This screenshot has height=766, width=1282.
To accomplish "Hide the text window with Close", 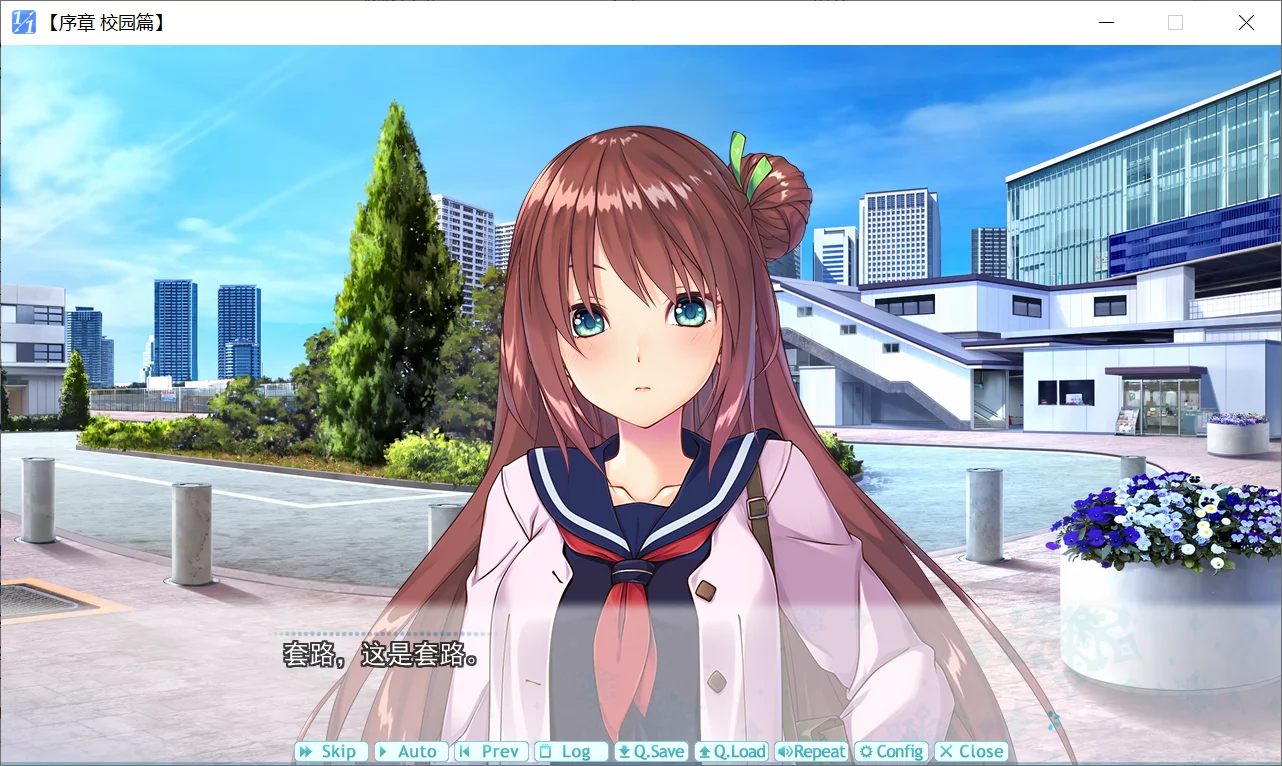I will tap(971, 752).
